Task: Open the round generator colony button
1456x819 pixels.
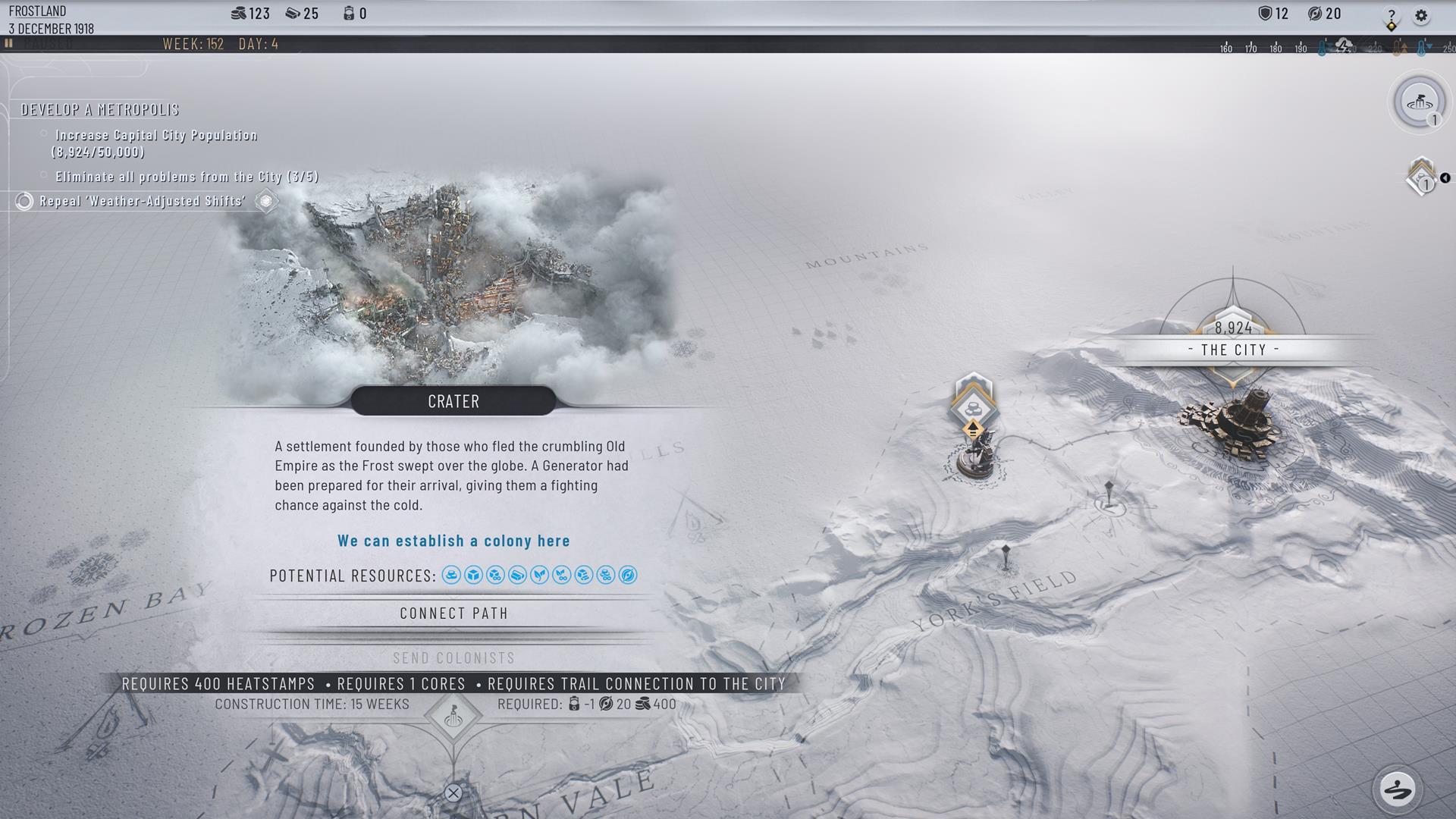Action: tap(1419, 102)
